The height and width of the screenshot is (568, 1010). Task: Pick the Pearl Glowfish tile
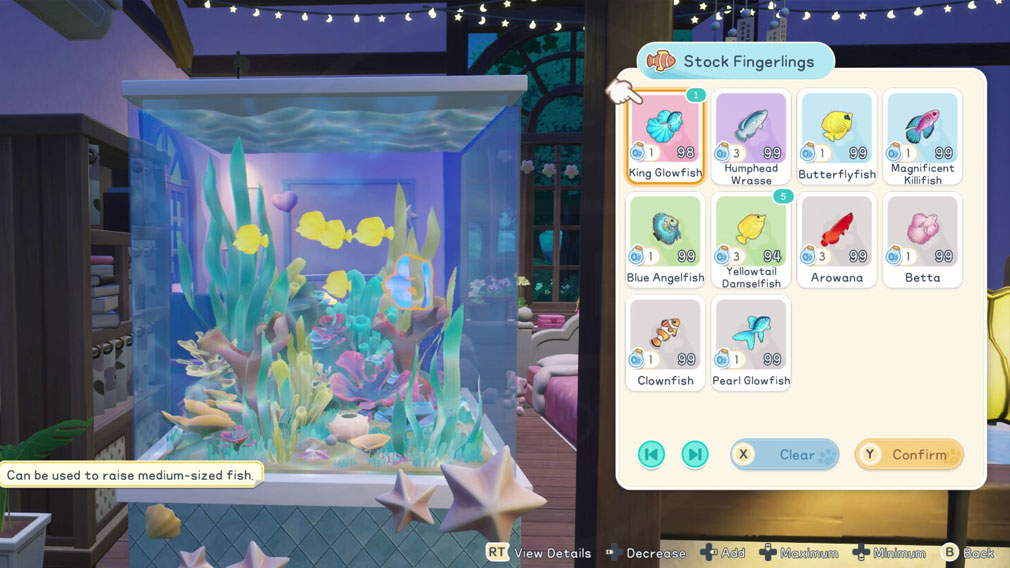coord(751,343)
